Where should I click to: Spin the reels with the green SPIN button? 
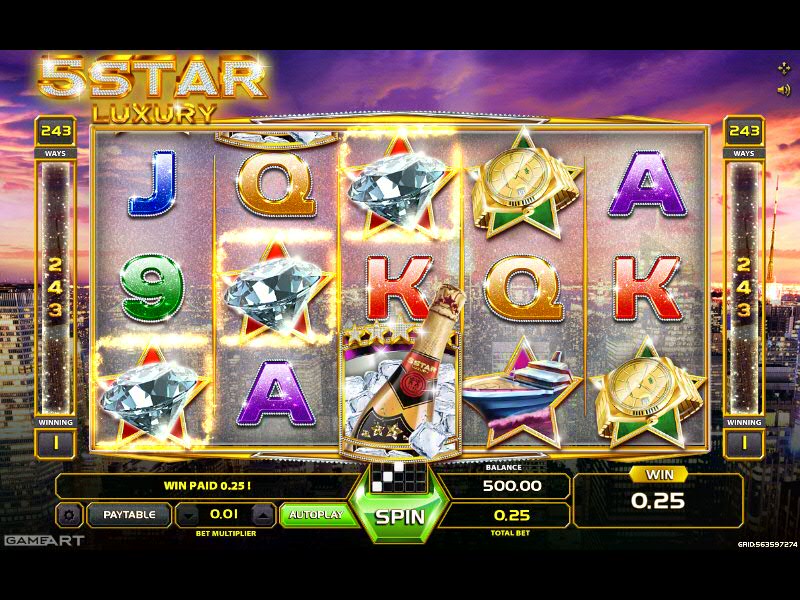(400, 517)
